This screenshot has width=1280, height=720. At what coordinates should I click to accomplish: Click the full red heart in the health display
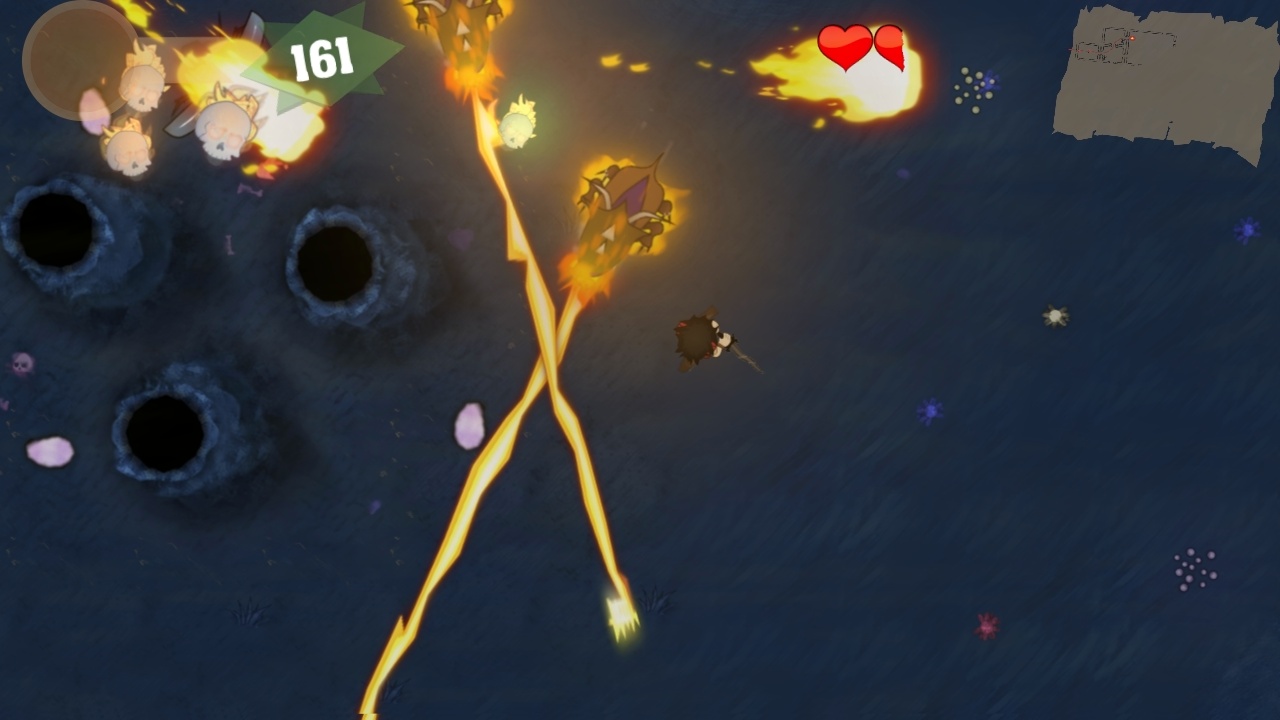(843, 46)
